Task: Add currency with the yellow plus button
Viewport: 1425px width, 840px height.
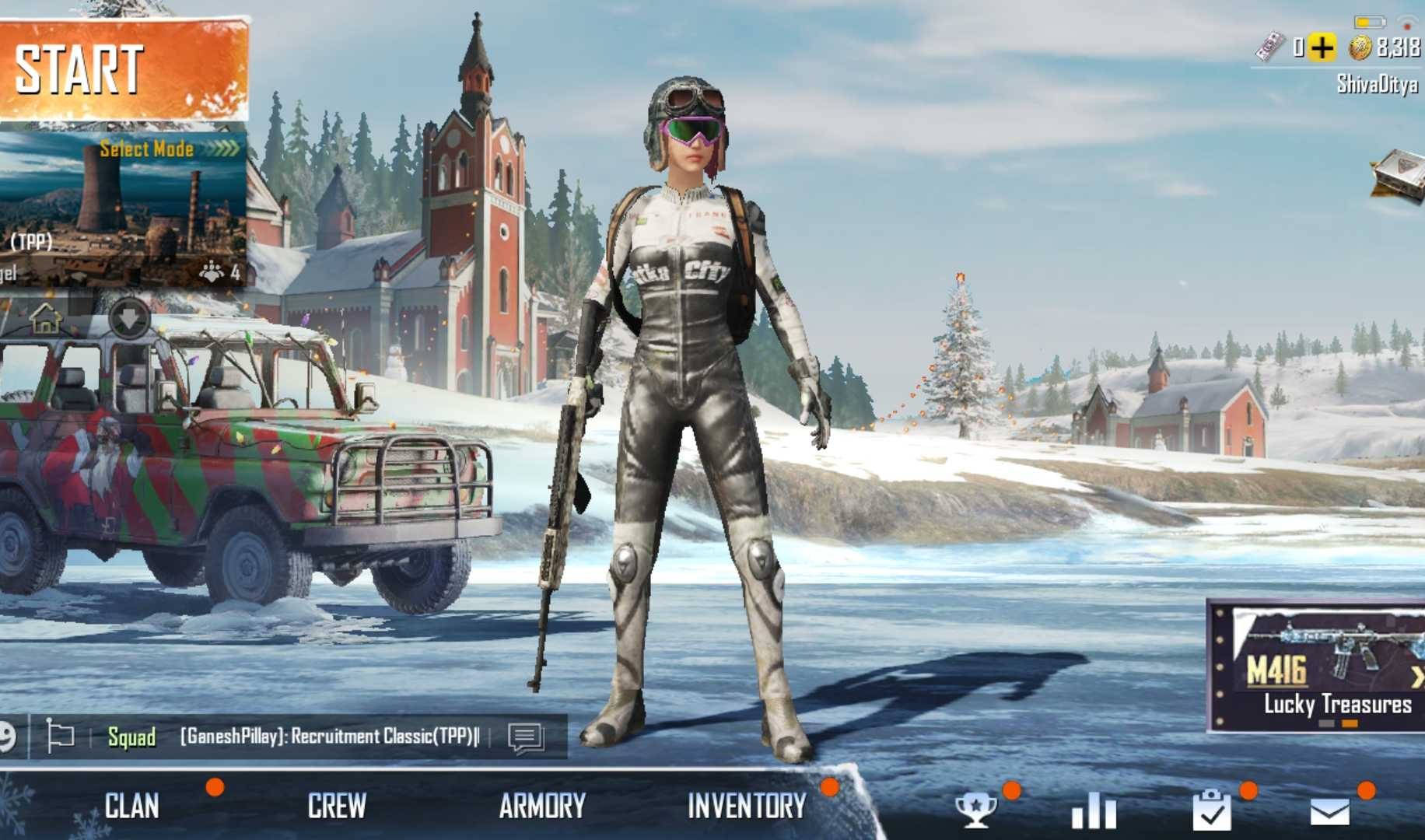Action: (1322, 48)
